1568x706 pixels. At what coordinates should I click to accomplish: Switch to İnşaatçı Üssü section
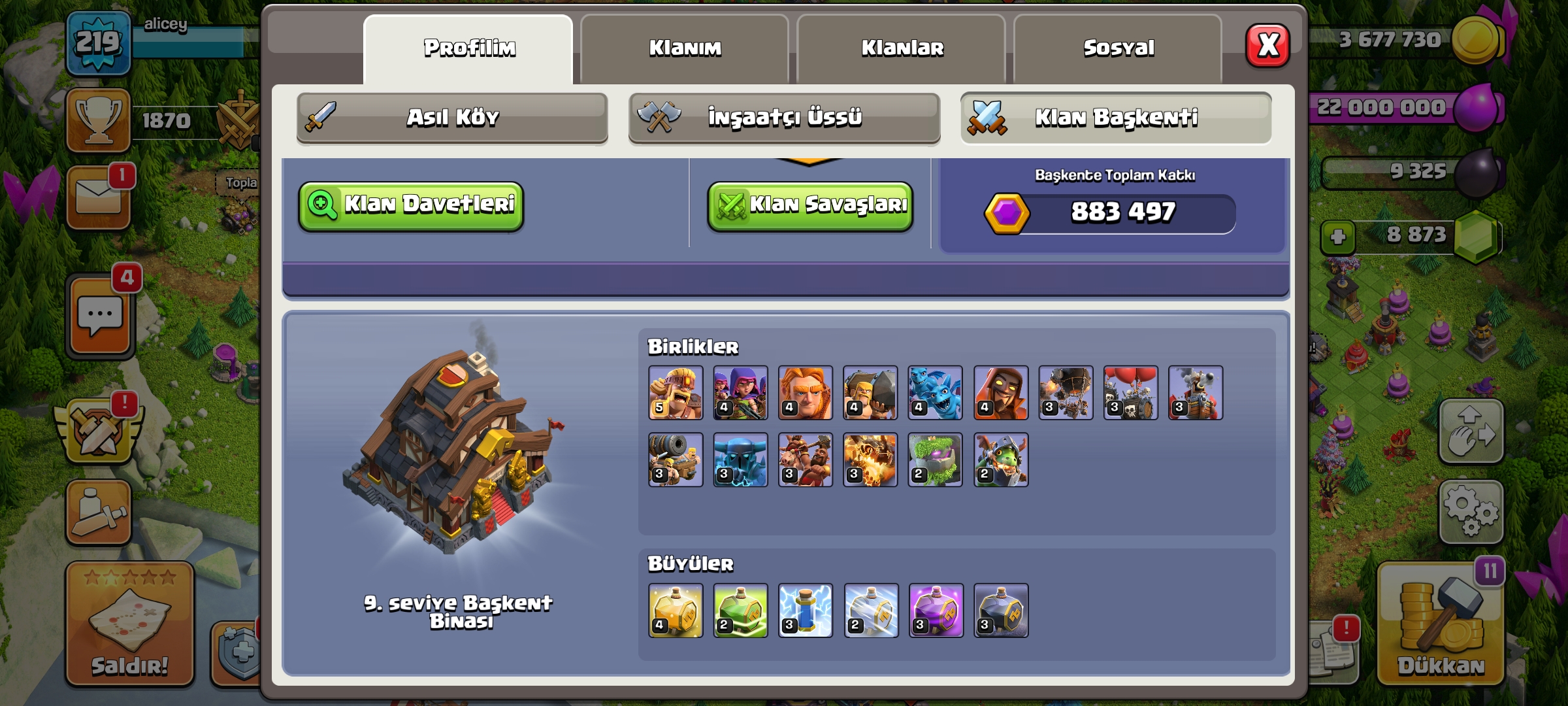point(784,118)
